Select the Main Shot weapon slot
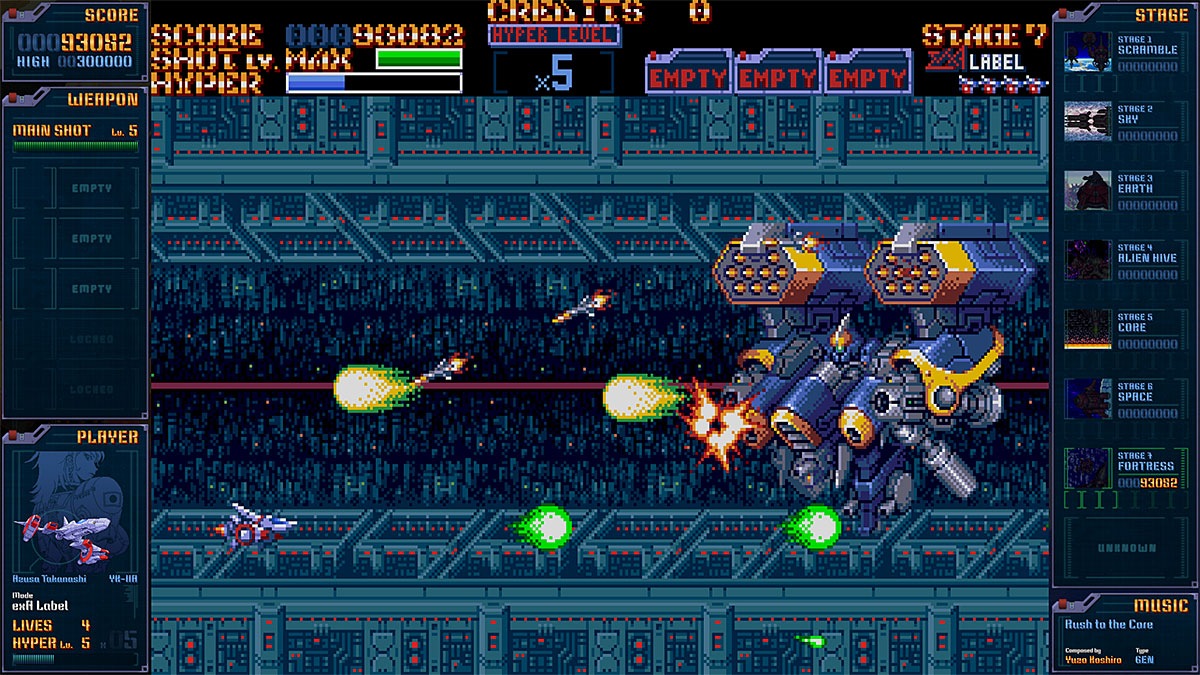1200x675 pixels. click(75, 134)
